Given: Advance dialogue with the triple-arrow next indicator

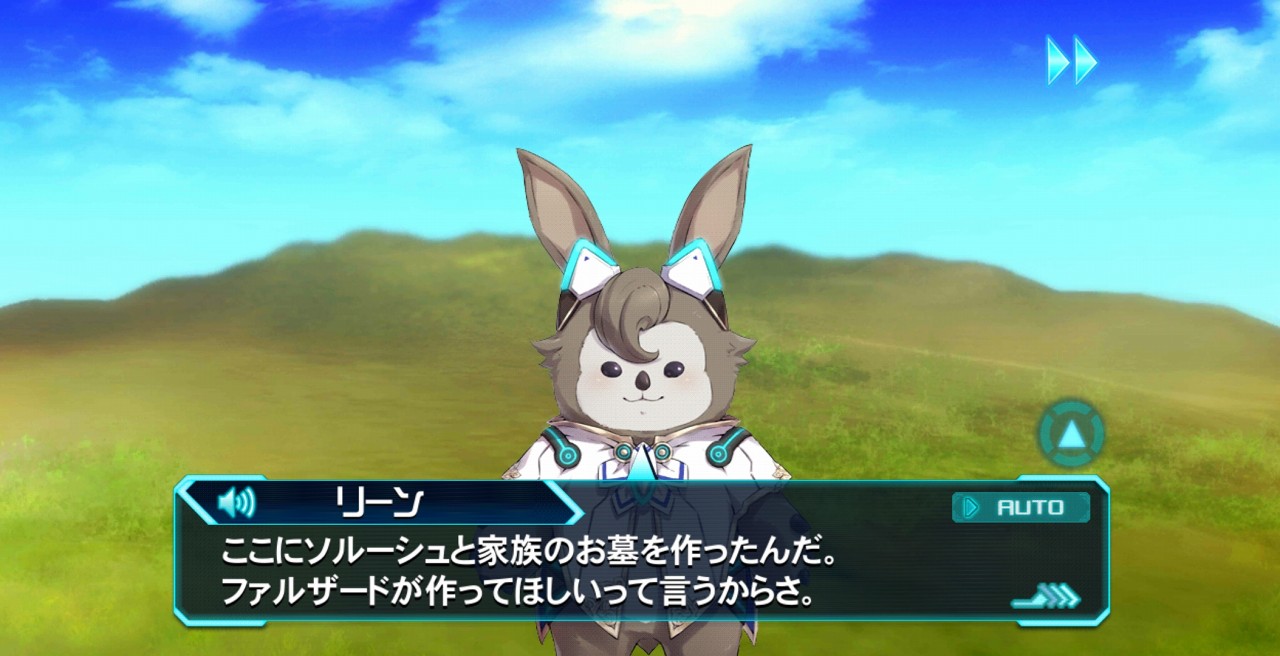Looking at the screenshot, I should pyautogui.click(x=1049, y=598).
